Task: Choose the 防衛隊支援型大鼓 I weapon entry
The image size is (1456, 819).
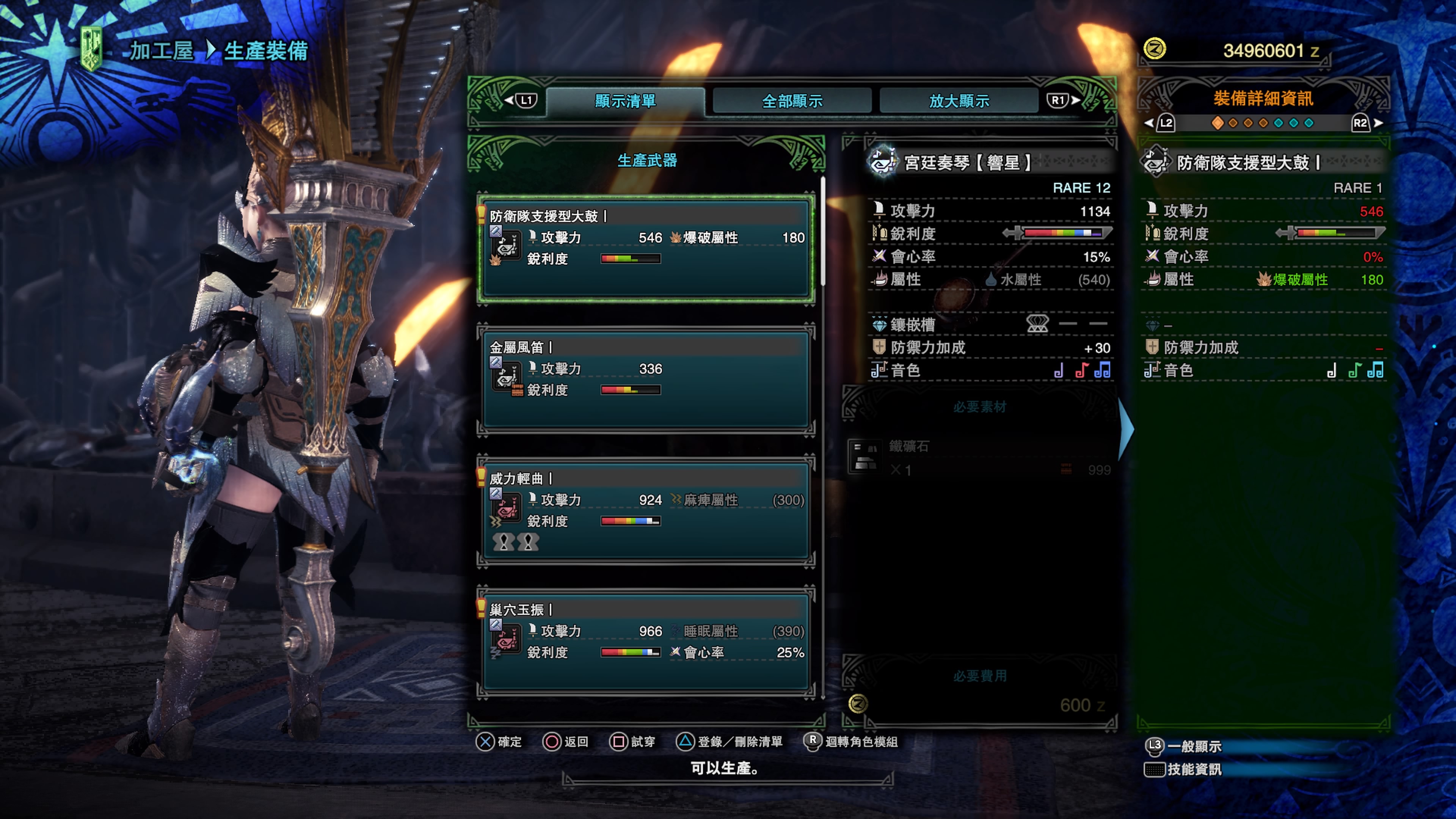Action: pyautogui.click(x=645, y=248)
